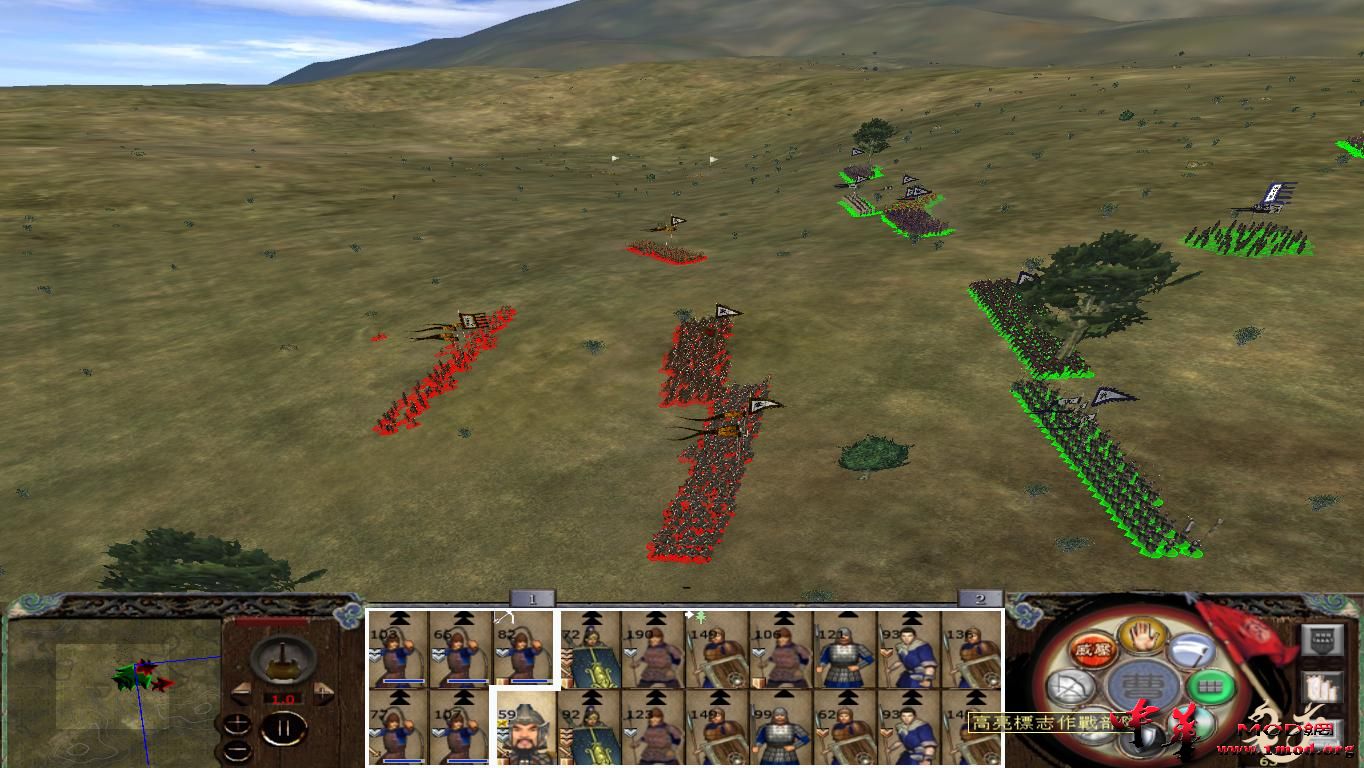Click the minimap zoom-out minus button
The height and width of the screenshot is (768, 1364).
click(237, 750)
